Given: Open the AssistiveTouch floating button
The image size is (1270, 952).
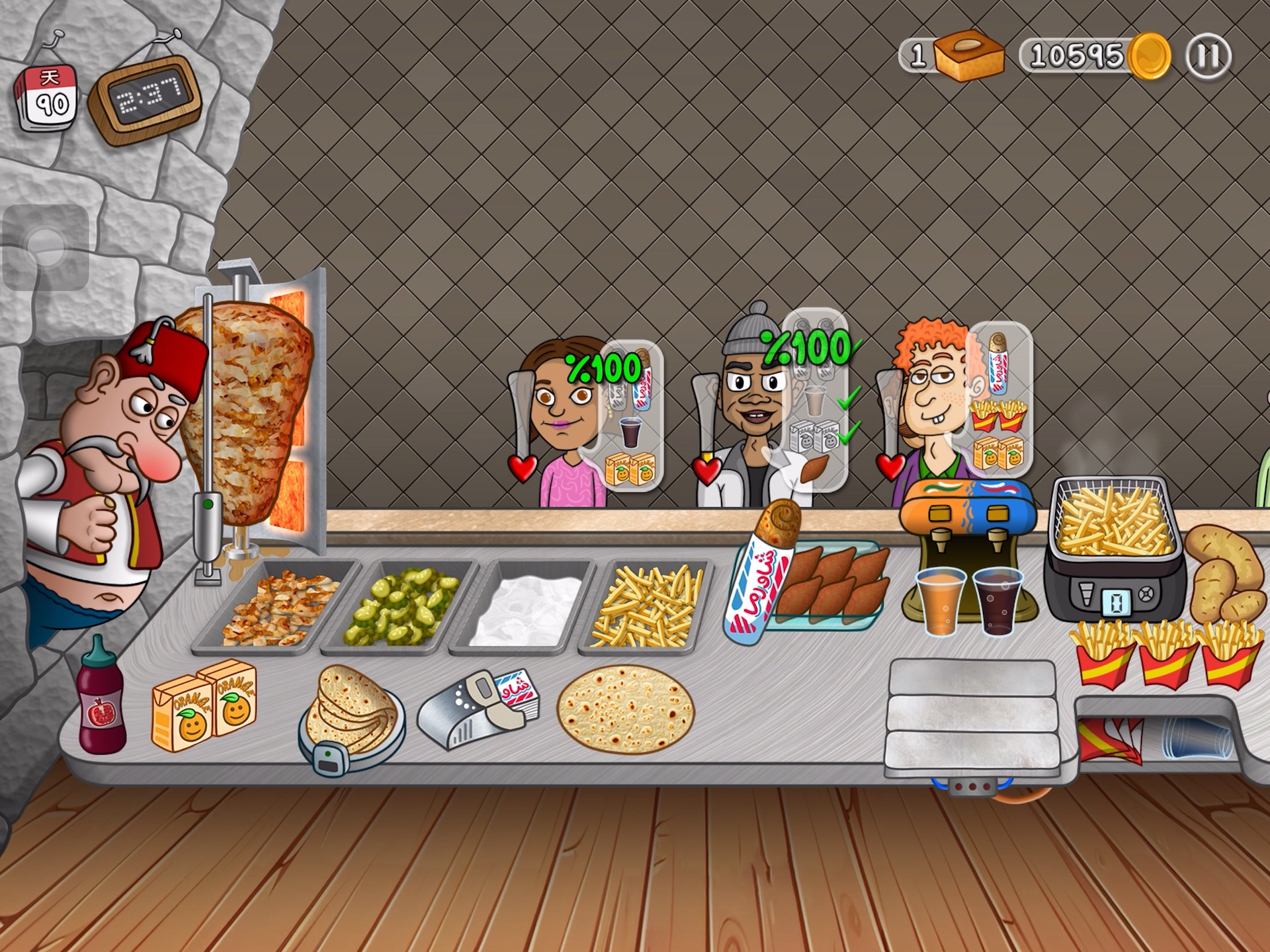Looking at the screenshot, I should tap(46, 247).
